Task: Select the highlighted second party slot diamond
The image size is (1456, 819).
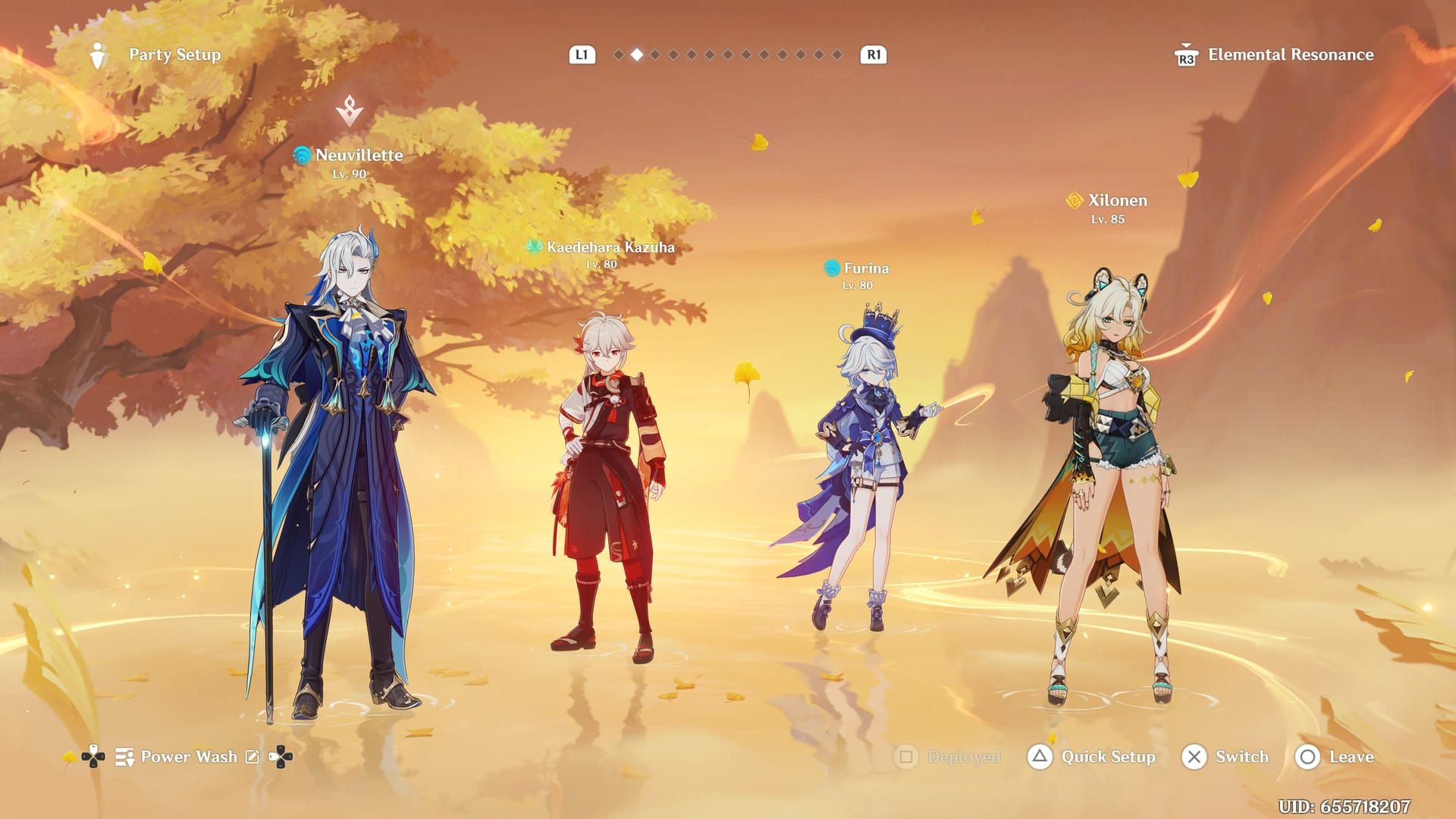Action: point(637,55)
